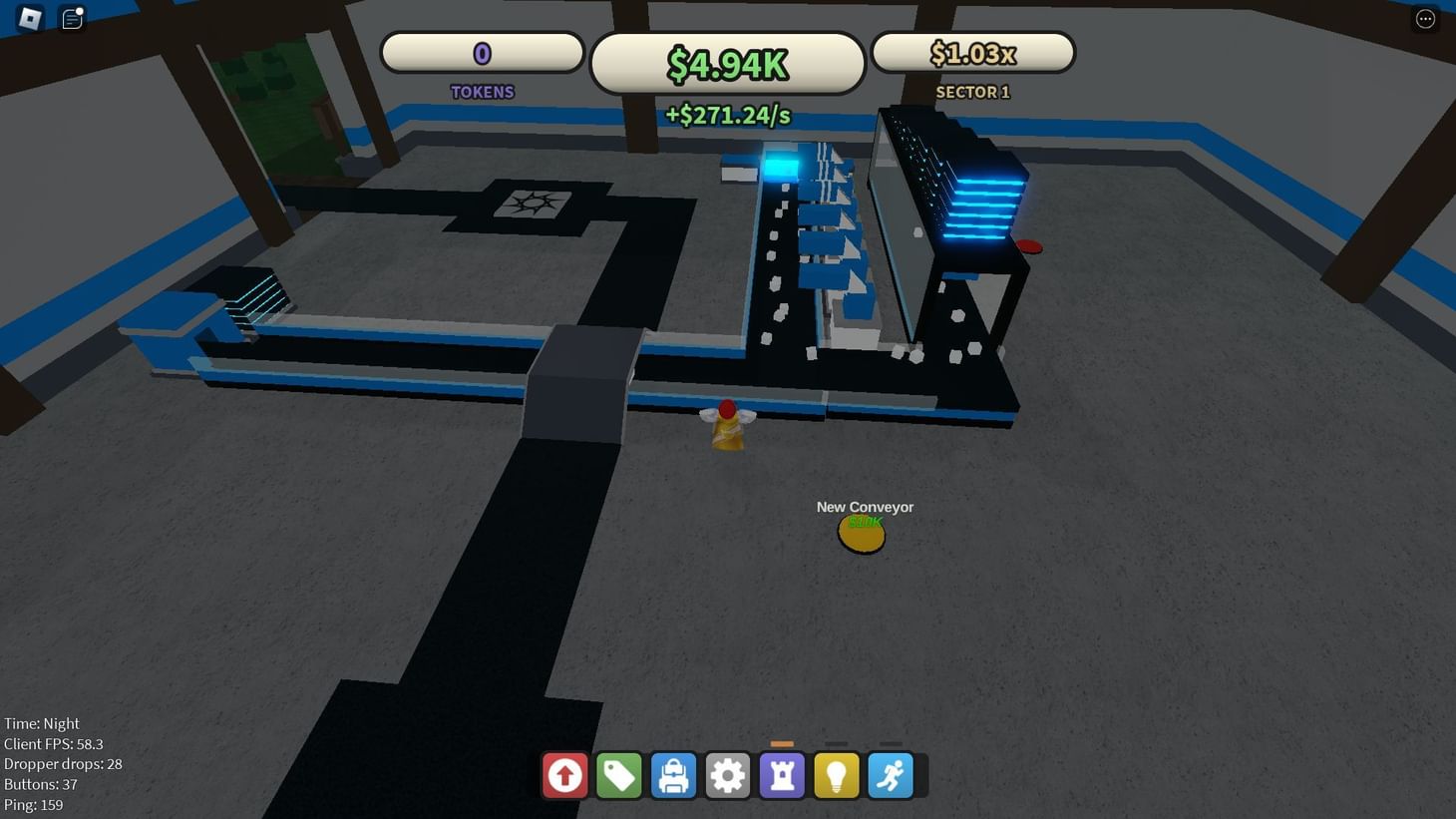Expand the cash balance display
Image resolution: width=1456 pixels, height=819 pixels.
[727, 62]
